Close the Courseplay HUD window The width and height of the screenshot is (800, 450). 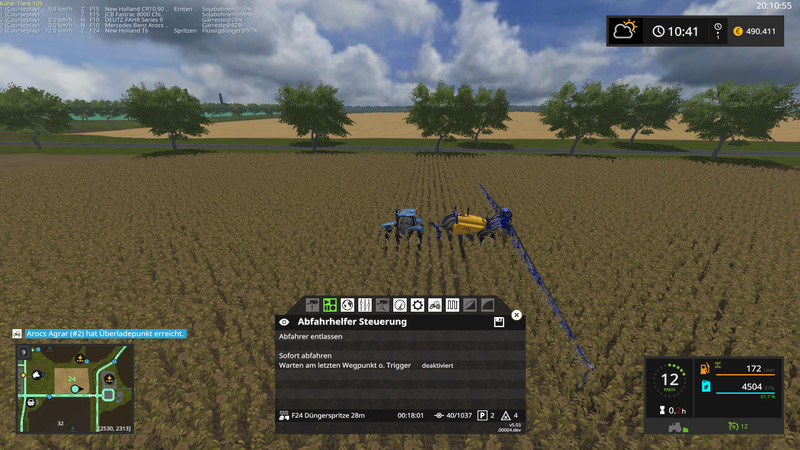coord(517,315)
